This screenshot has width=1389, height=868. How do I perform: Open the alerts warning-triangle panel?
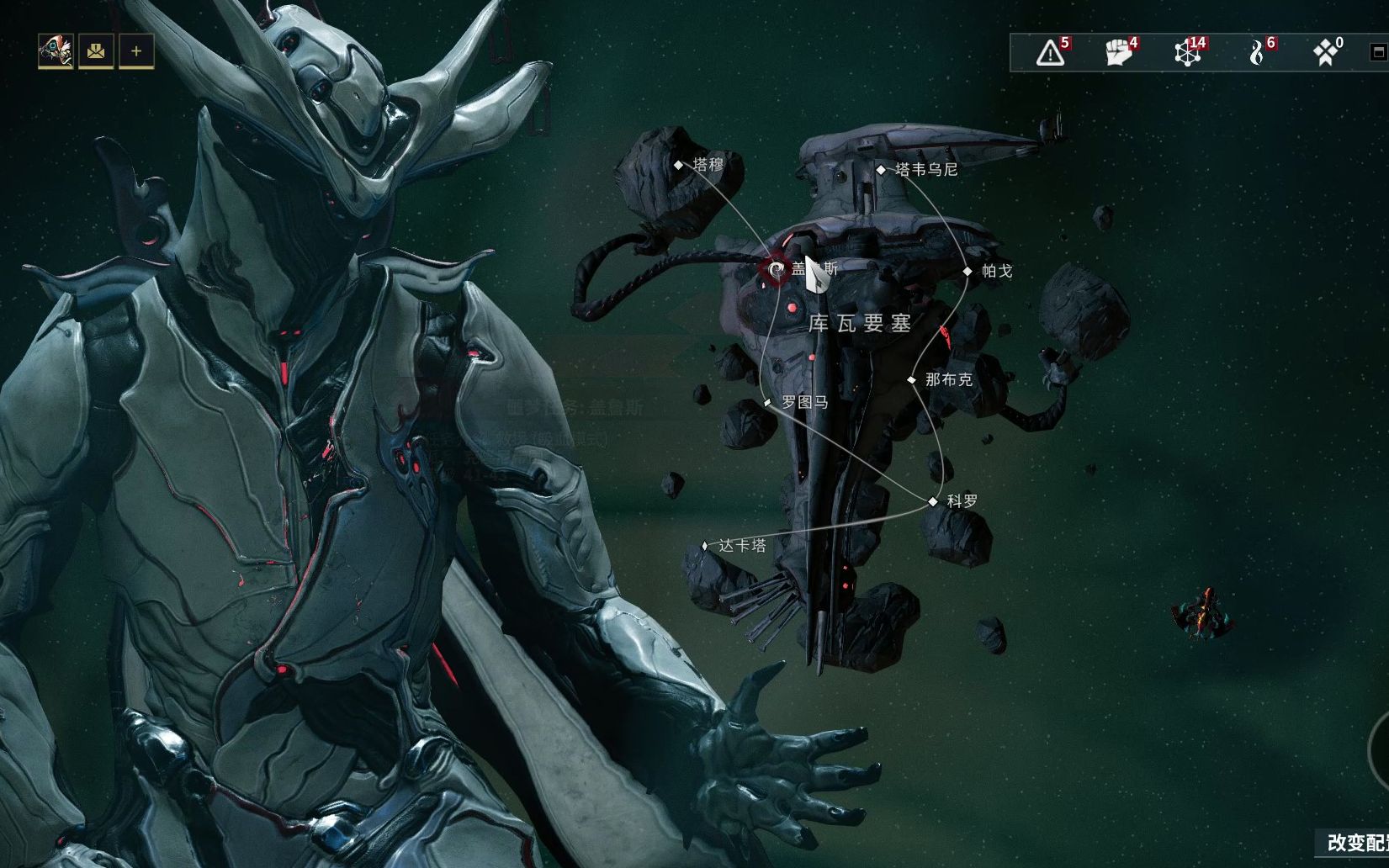click(1050, 52)
